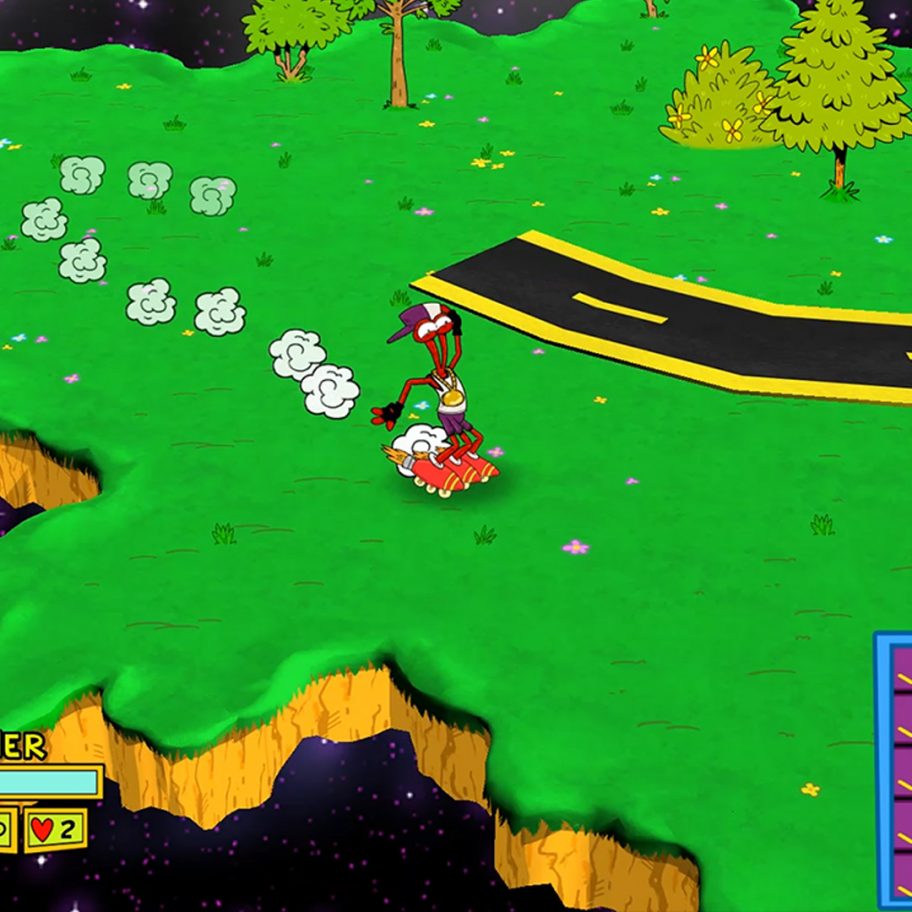Open the blue-framed minimap panel
Image resolution: width=912 pixels, height=912 pixels.
(x=894, y=770)
